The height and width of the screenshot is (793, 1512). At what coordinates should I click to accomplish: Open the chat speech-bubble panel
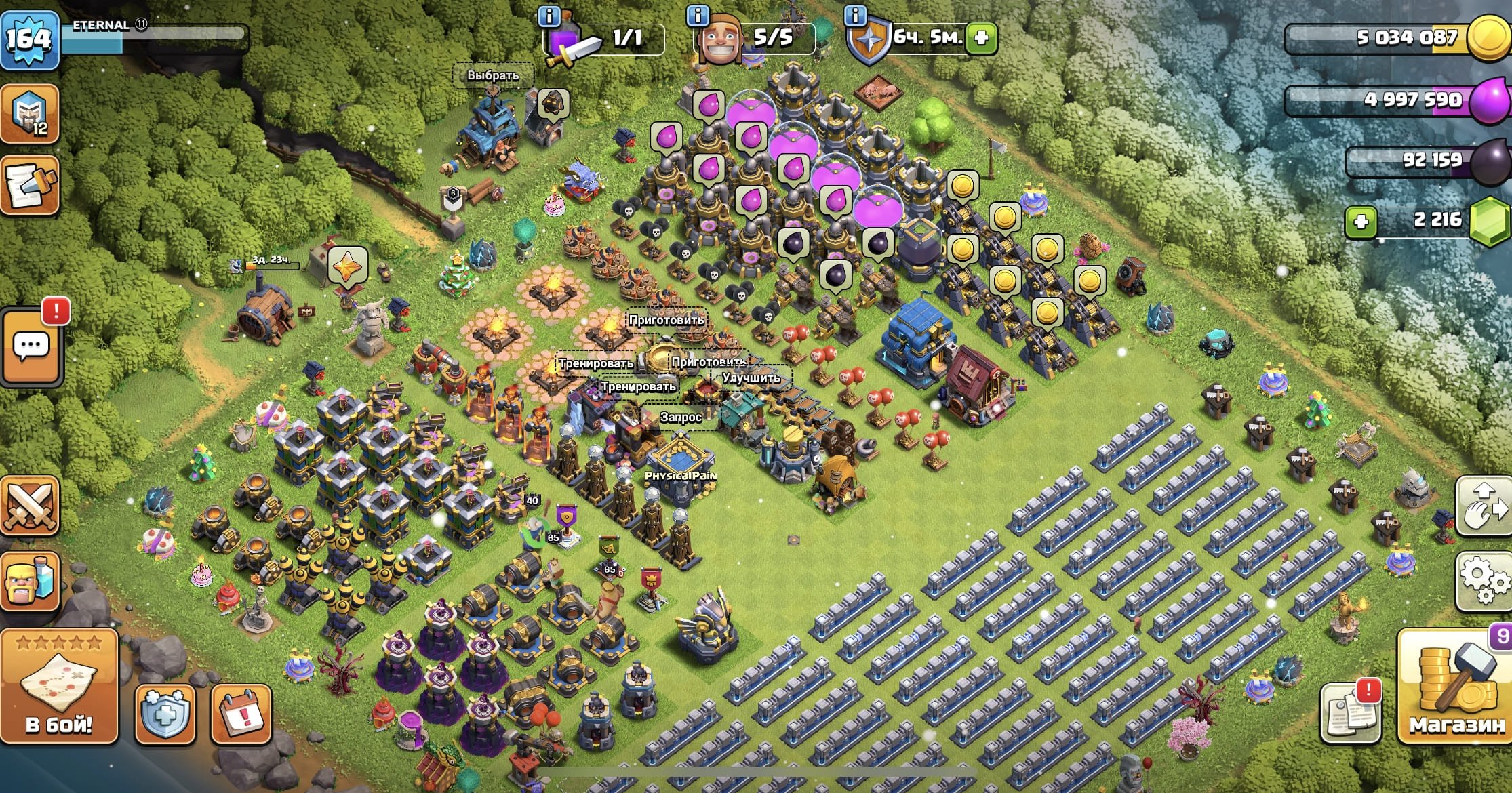coord(31,346)
